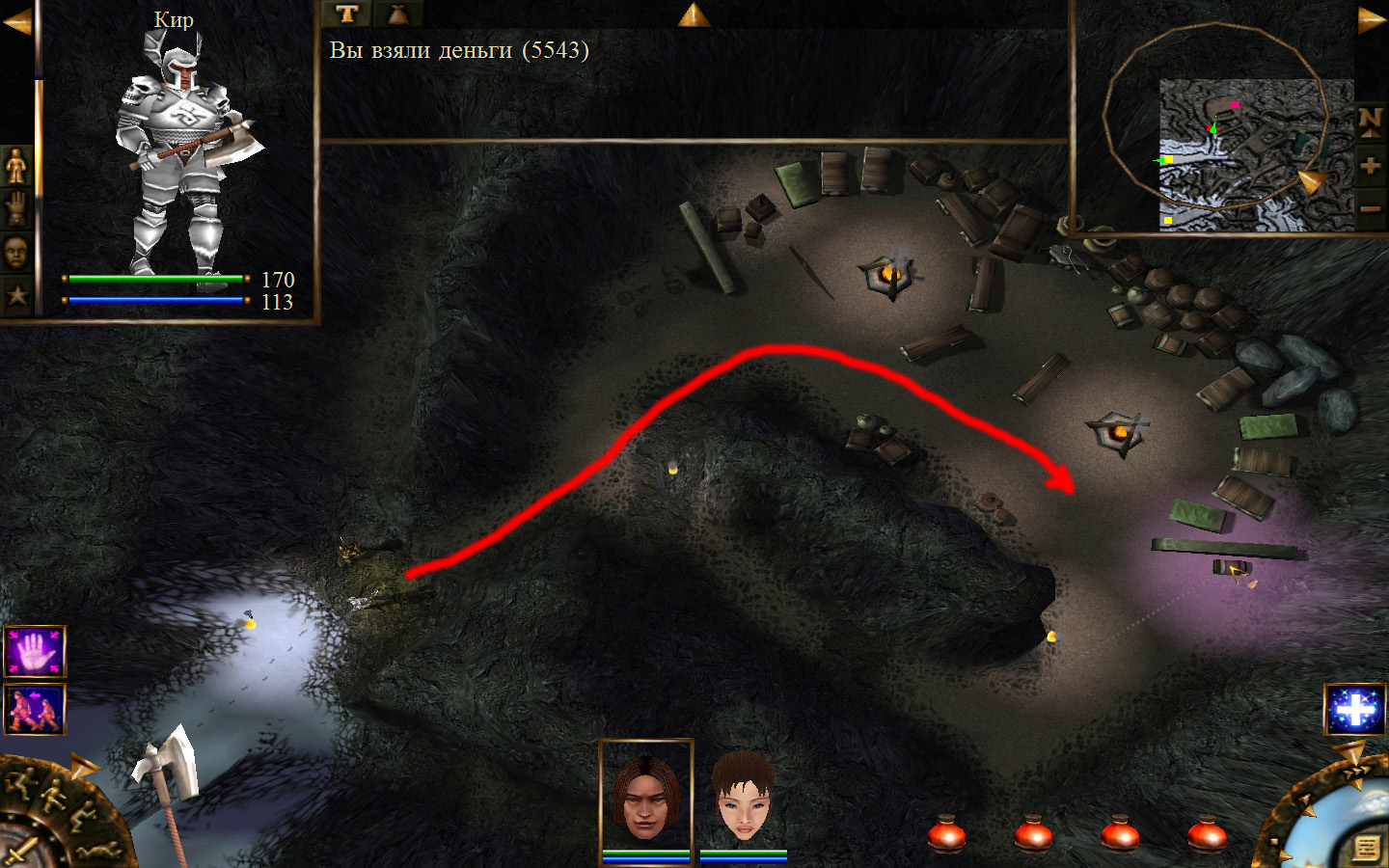Cast the white cross healing spell

[1354, 710]
